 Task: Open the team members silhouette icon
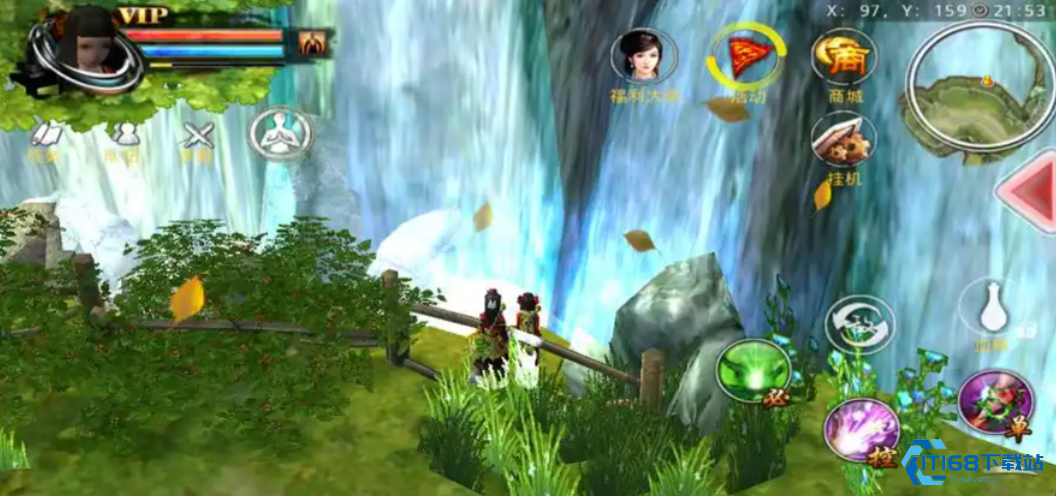123,135
